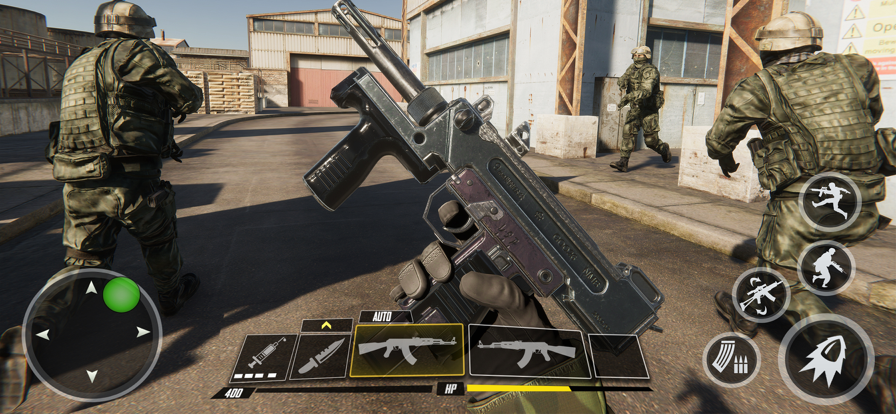
Task: Switch to the second rifle slot
Action: pyautogui.click(x=527, y=351)
